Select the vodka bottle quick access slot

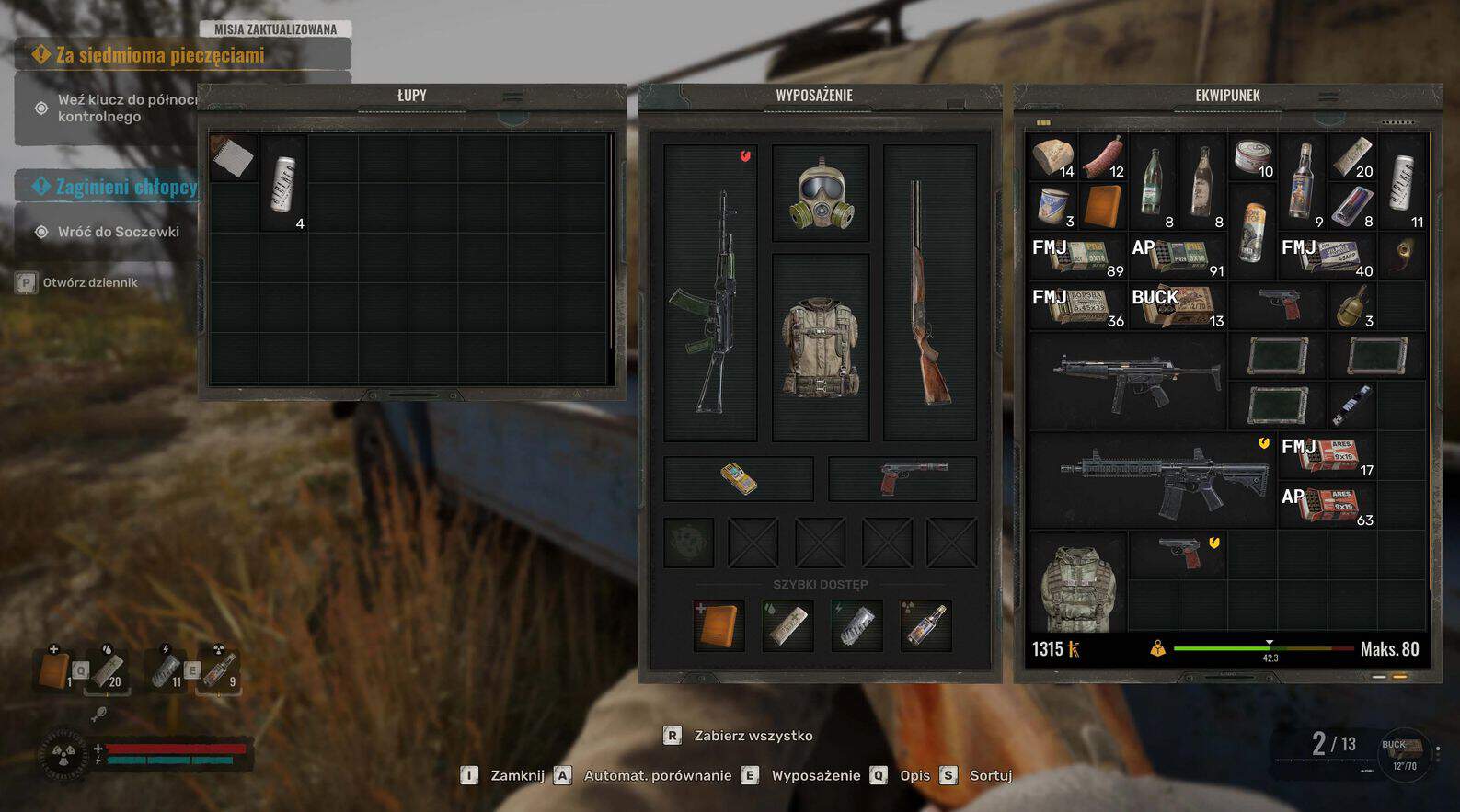(925, 626)
